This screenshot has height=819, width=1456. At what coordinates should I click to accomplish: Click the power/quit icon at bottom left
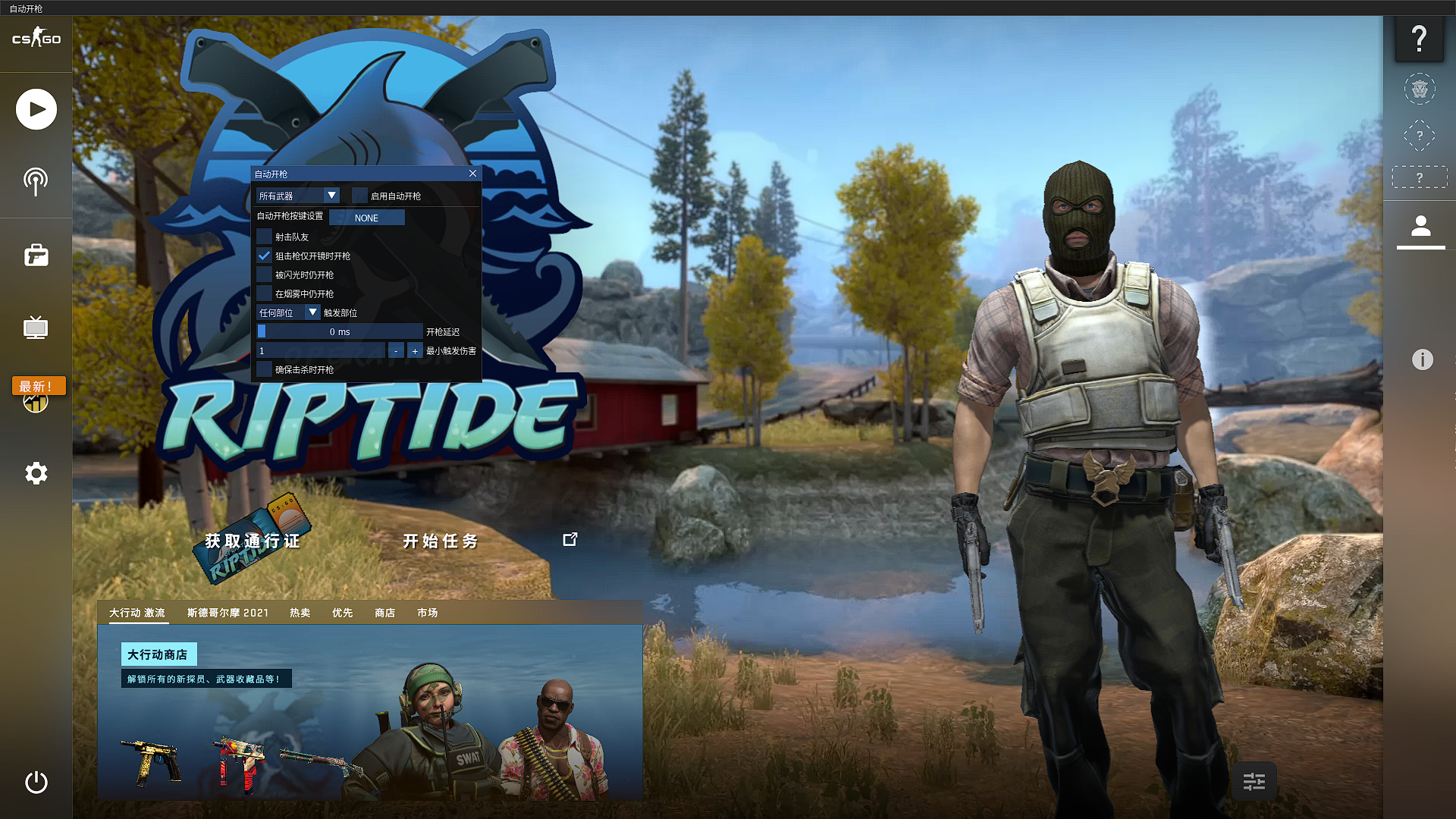pos(36,783)
